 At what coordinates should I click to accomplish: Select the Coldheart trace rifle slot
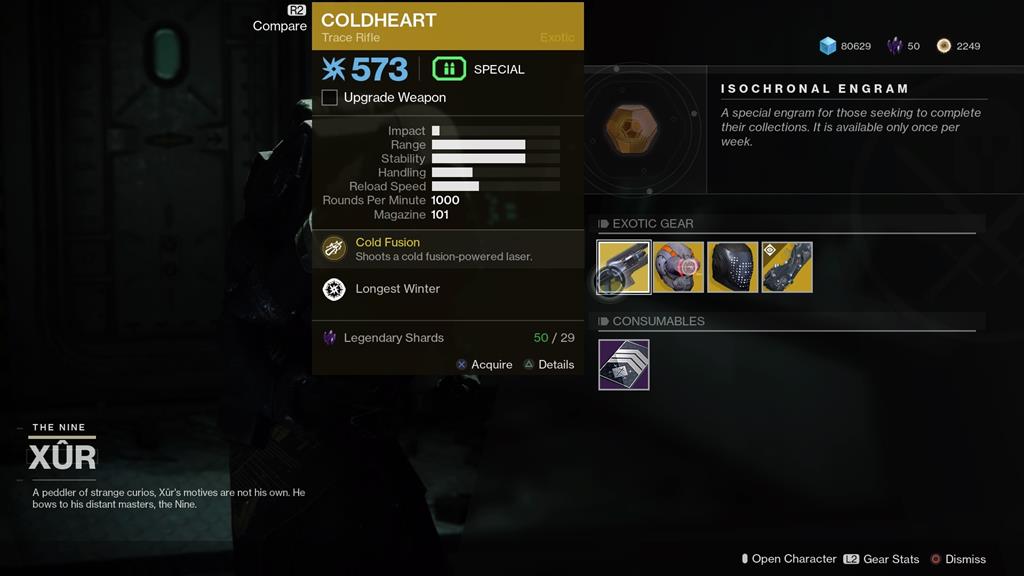point(624,267)
